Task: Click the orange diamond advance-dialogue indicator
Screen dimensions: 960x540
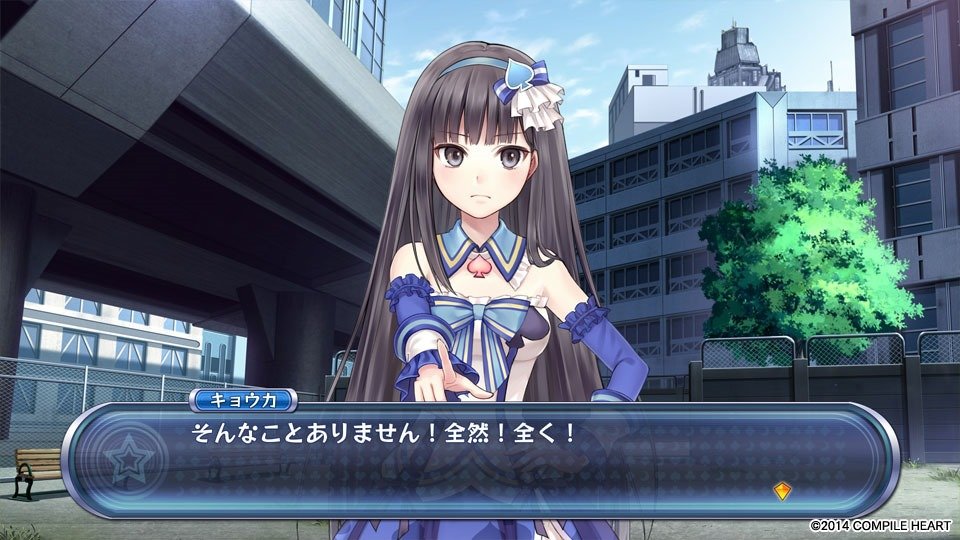Action: coord(783,490)
